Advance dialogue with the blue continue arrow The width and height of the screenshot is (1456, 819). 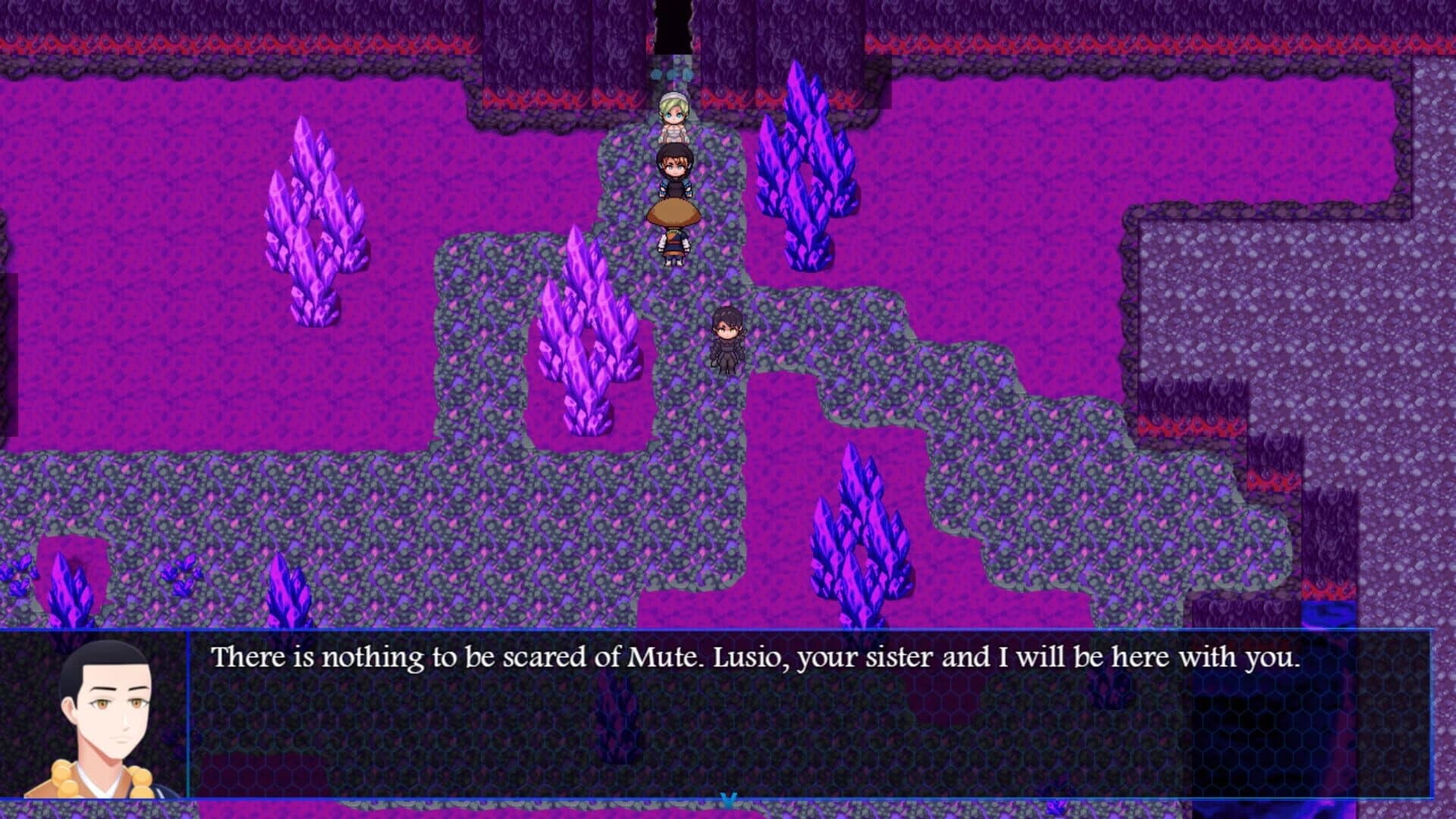(730, 799)
